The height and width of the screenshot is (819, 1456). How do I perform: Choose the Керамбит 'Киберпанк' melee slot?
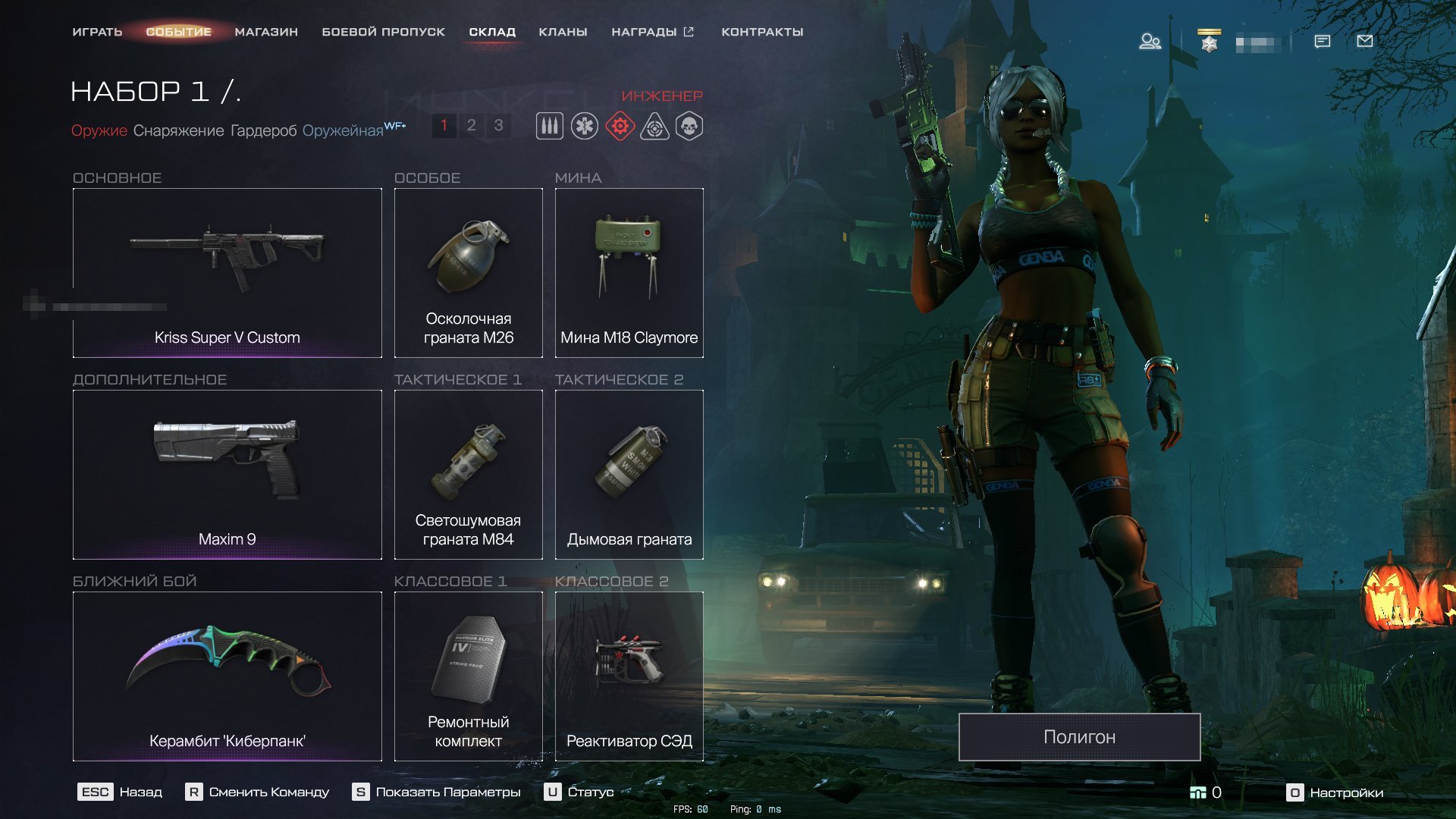227,676
